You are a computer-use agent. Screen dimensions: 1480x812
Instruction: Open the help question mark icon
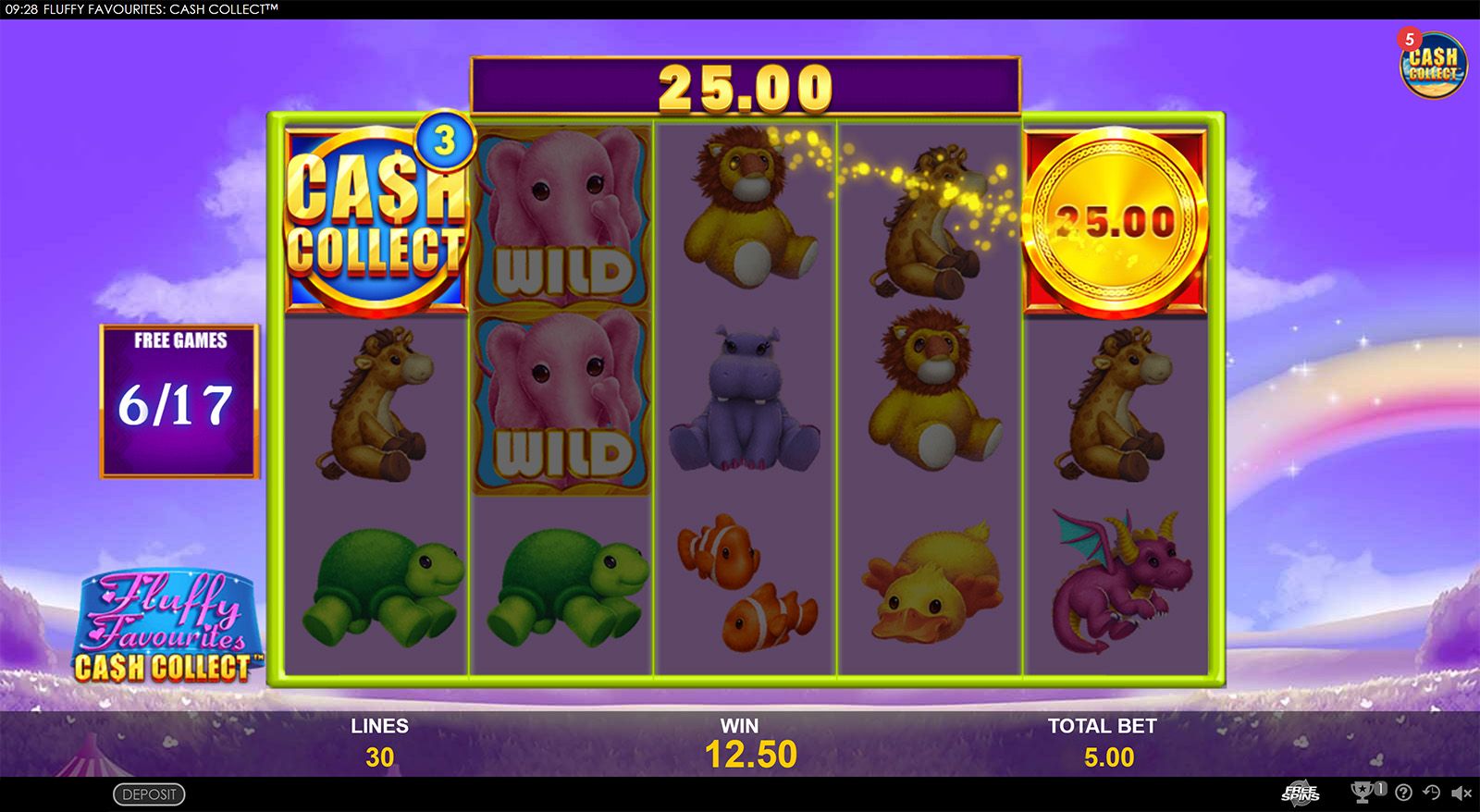[x=1404, y=793]
